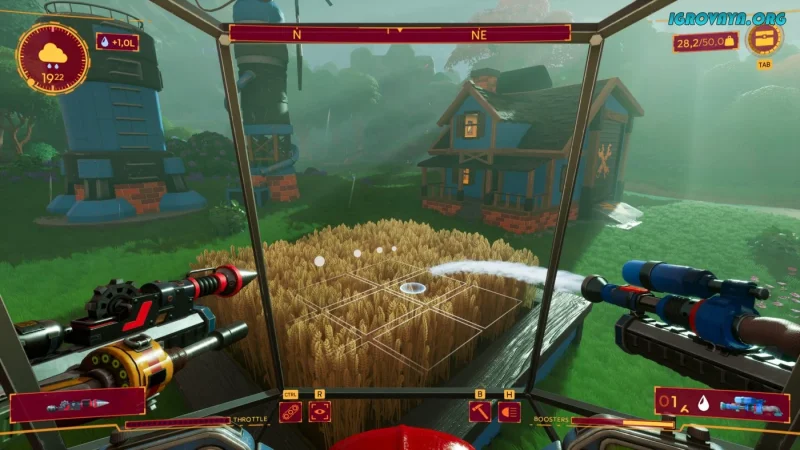Viewport: 800px width, 450px height.
Task: Click the compass heading bar
Action: click(x=400, y=33)
